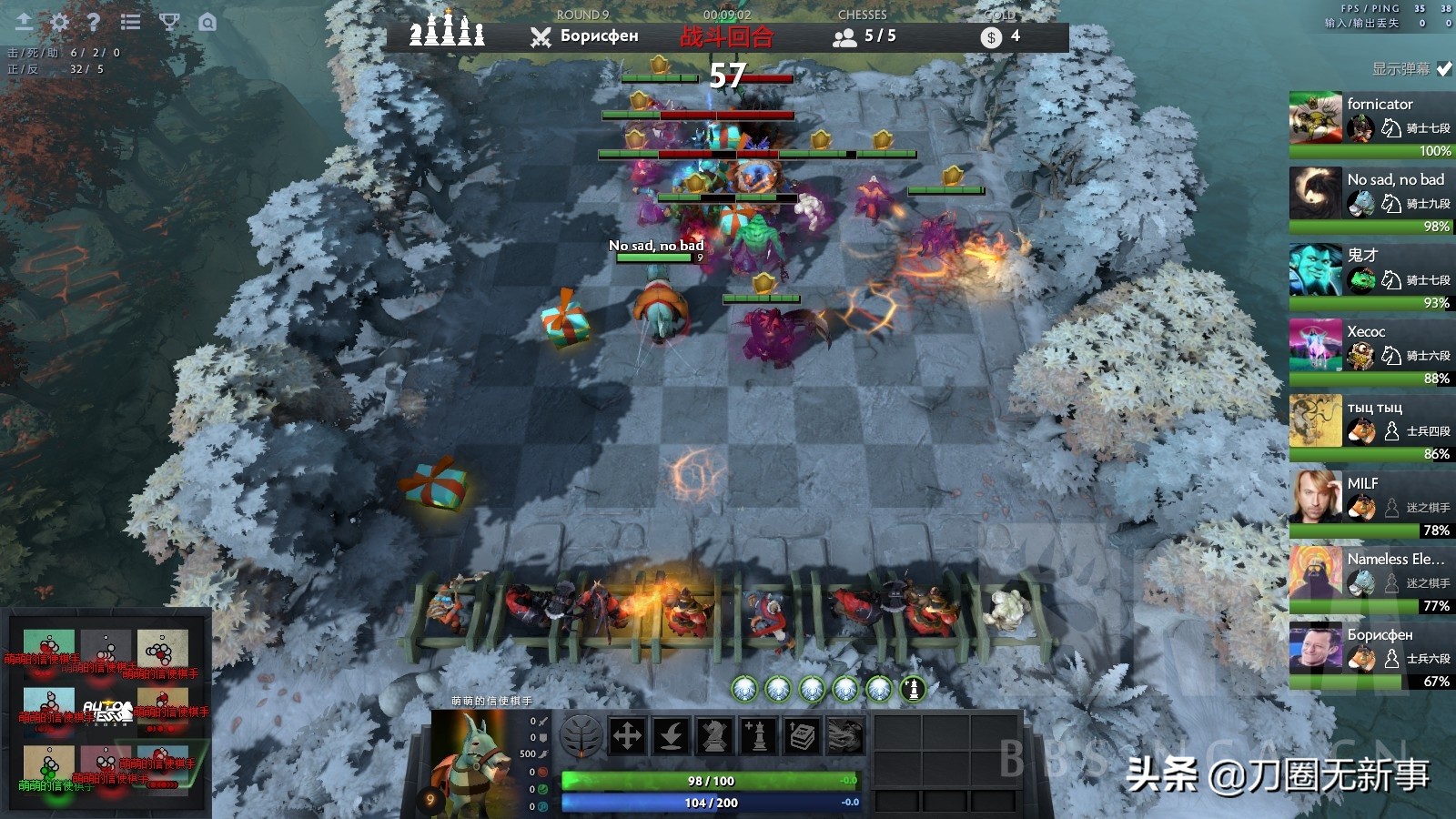This screenshot has height=819, width=1456.
Task: Click the buy experience book icon
Action: click(801, 735)
